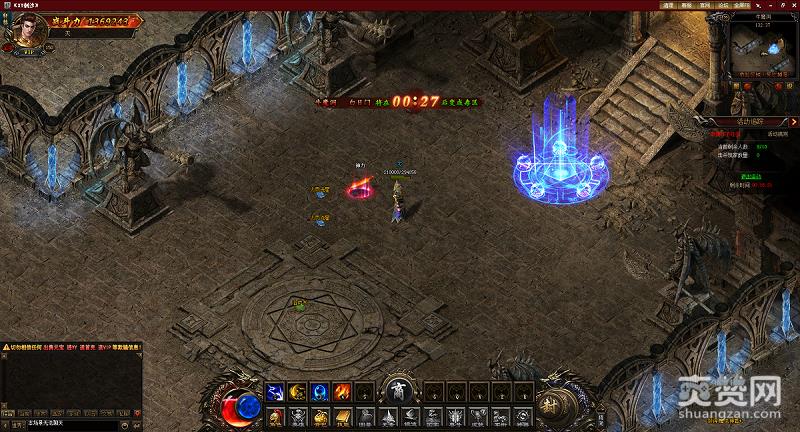Viewport: 800px width, 432px height.
Task: Activate the blue lightning skill
Action: pos(274,391)
